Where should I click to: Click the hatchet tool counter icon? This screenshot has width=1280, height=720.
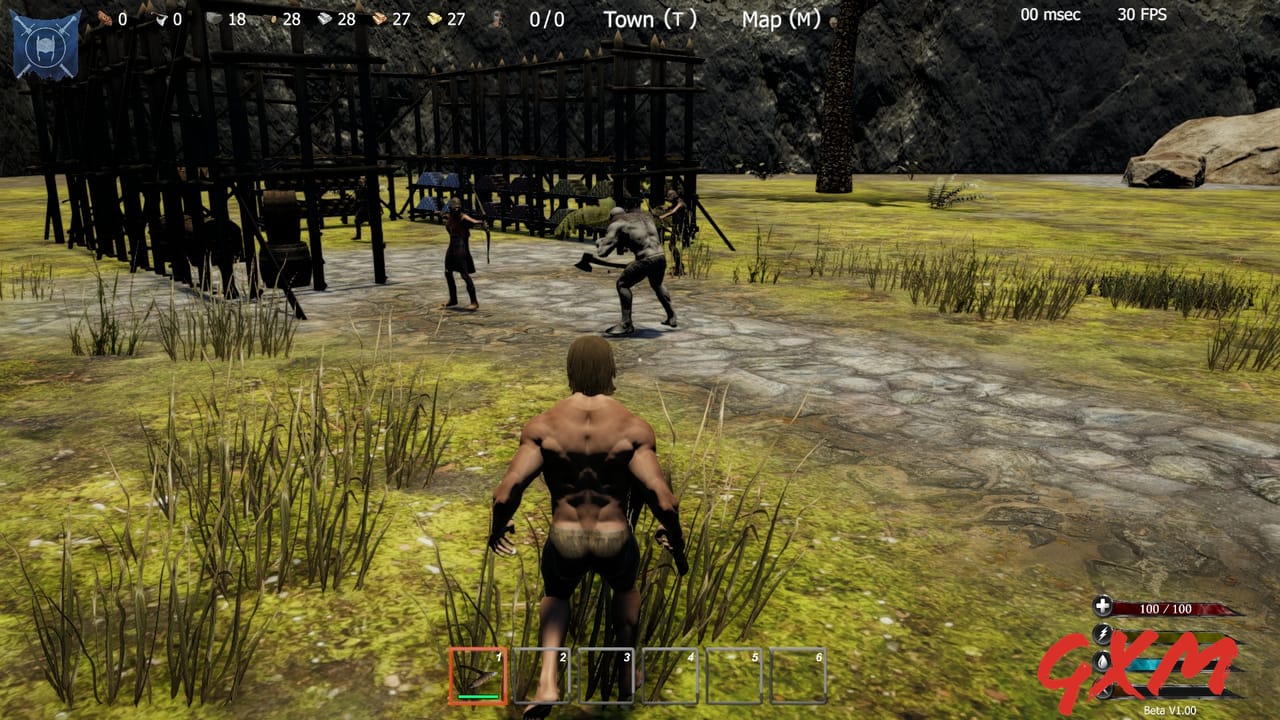[162, 17]
